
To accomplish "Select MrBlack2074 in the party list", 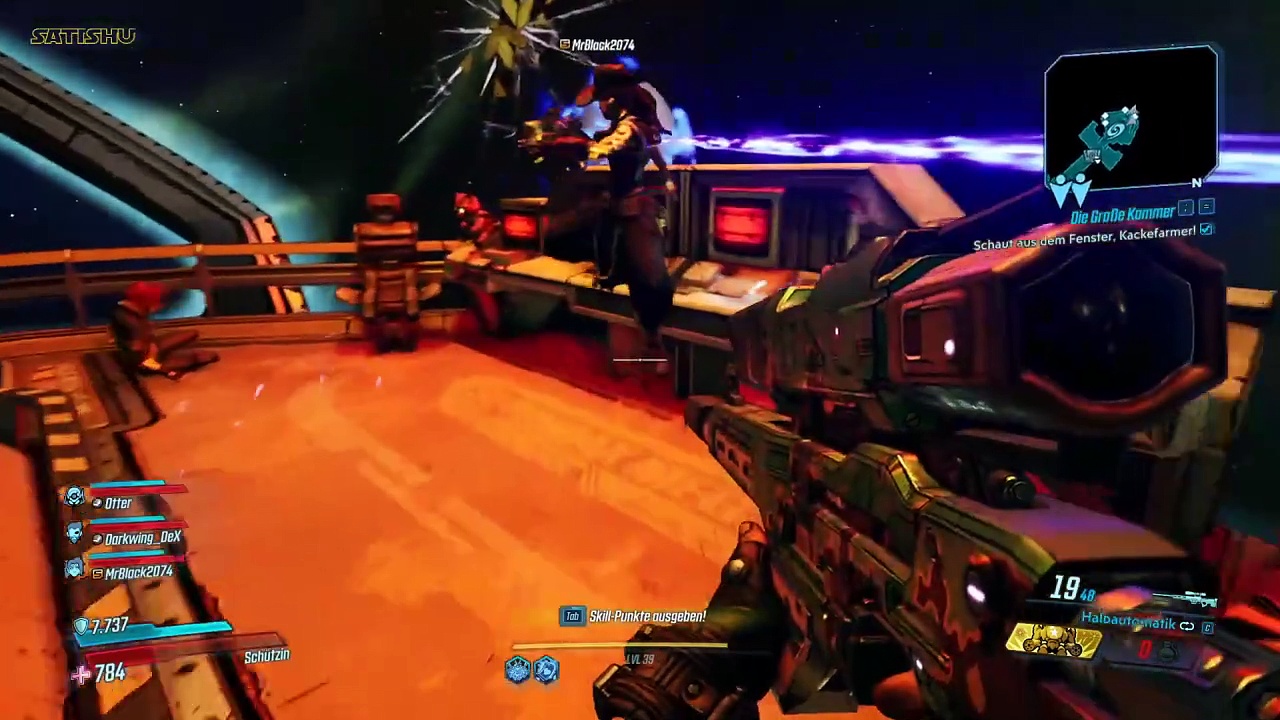I will [137, 573].
